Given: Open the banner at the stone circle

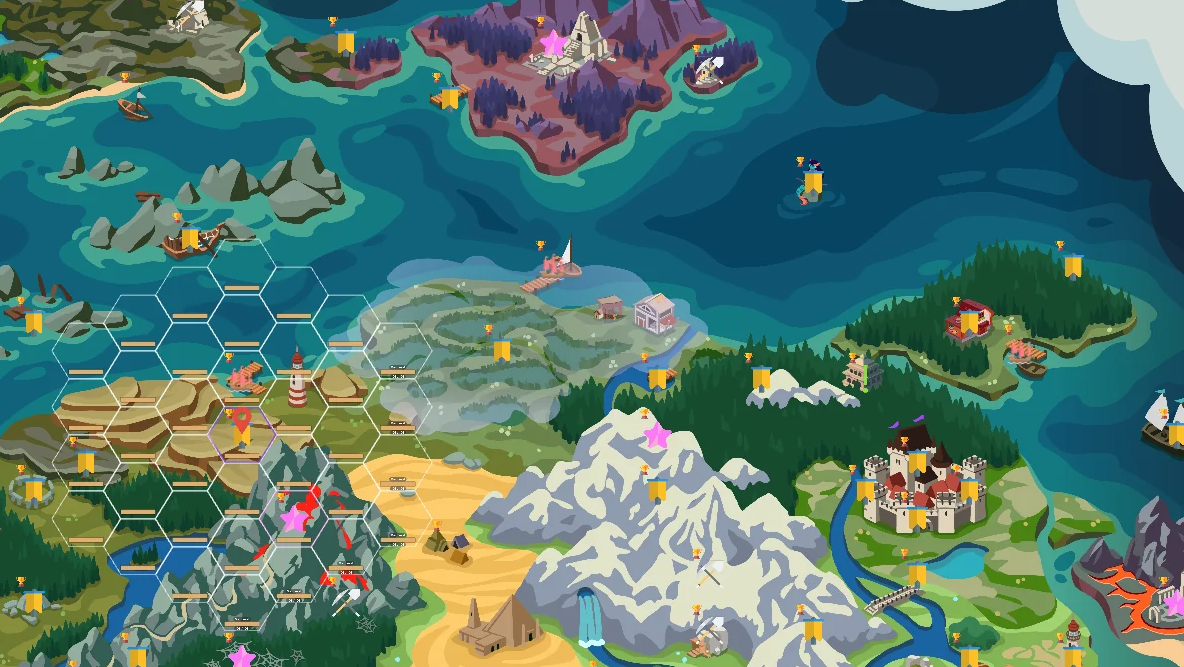Looking at the screenshot, I should (34, 490).
